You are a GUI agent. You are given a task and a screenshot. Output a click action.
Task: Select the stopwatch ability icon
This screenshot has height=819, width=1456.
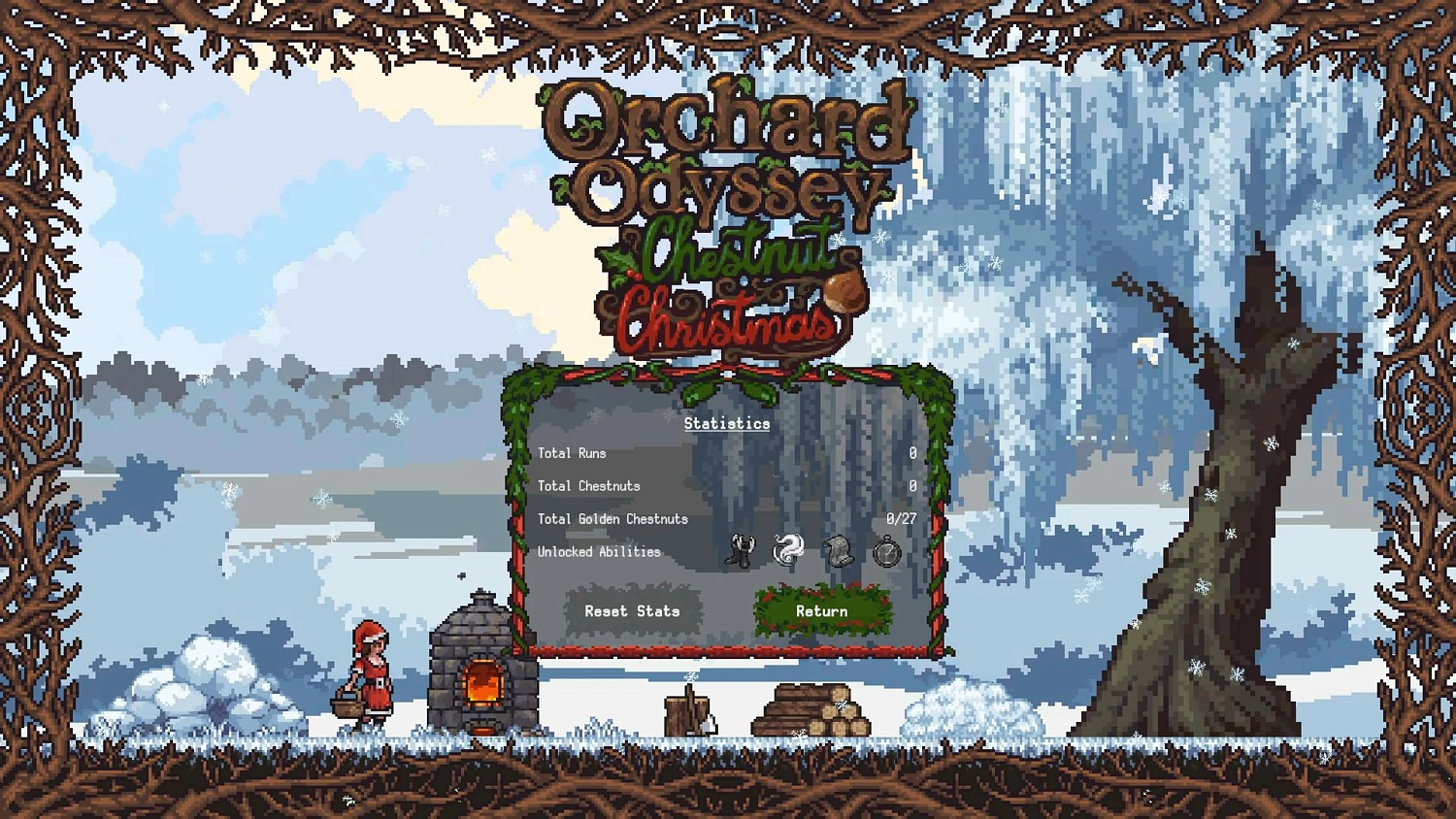click(888, 551)
